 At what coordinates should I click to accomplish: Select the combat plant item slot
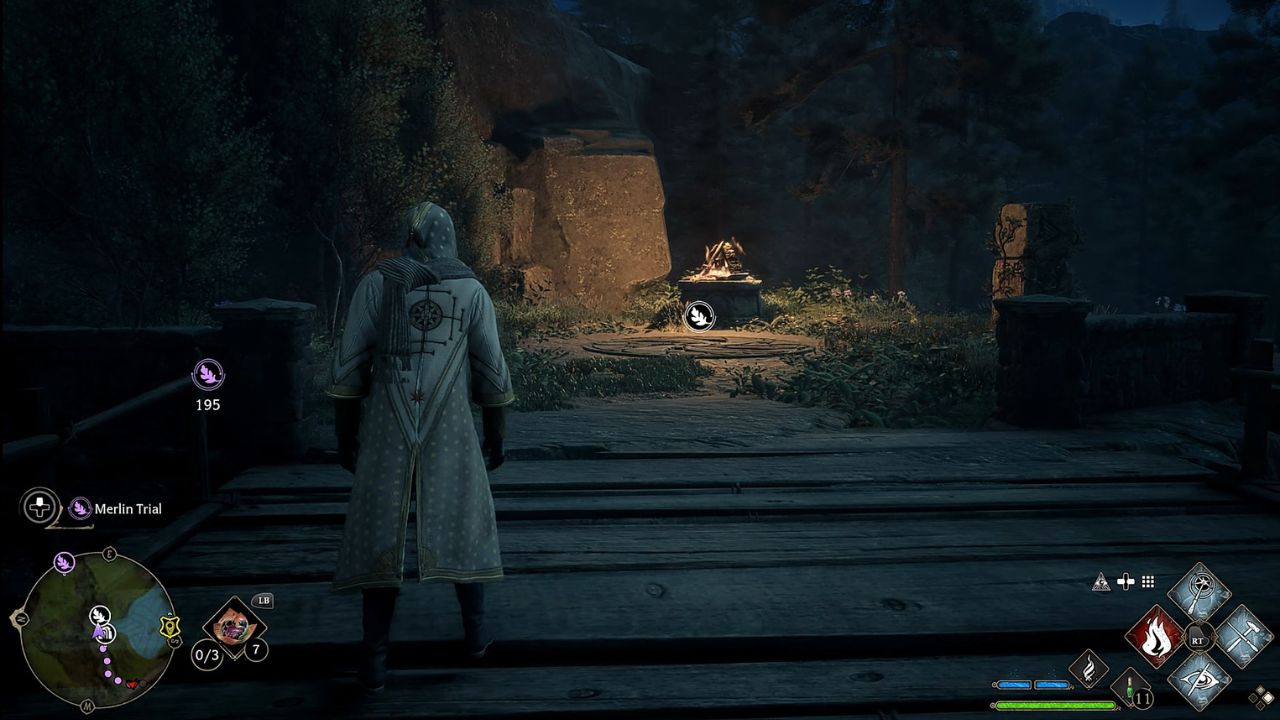pos(234,626)
